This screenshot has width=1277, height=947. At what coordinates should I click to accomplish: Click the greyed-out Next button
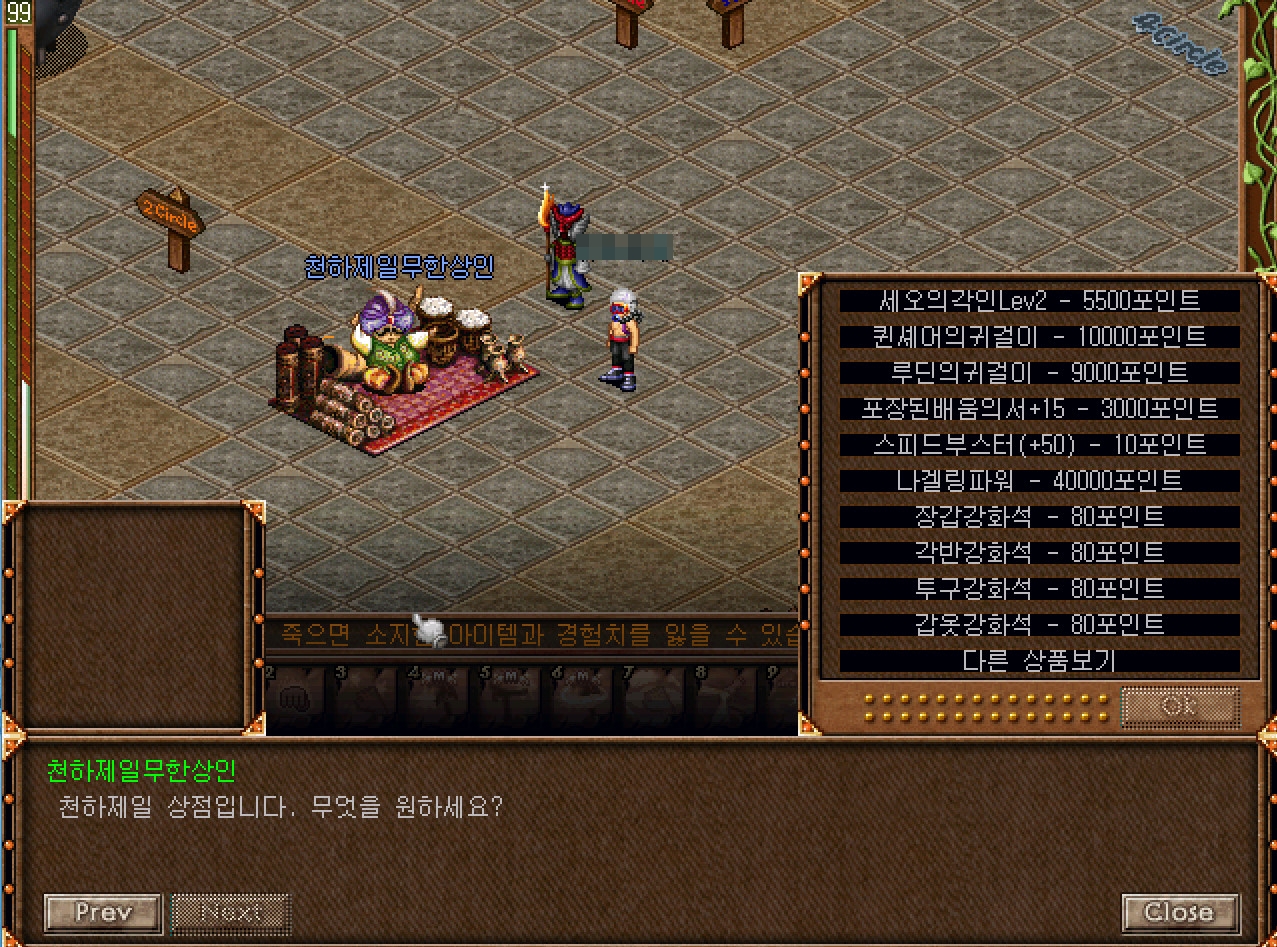tap(231, 913)
